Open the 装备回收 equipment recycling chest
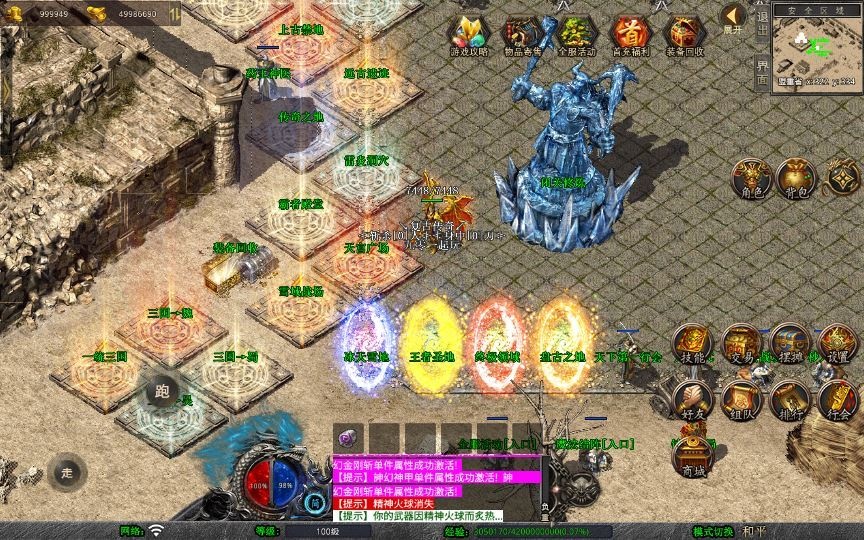The width and height of the screenshot is (864, 540). [x=685, y=33]
